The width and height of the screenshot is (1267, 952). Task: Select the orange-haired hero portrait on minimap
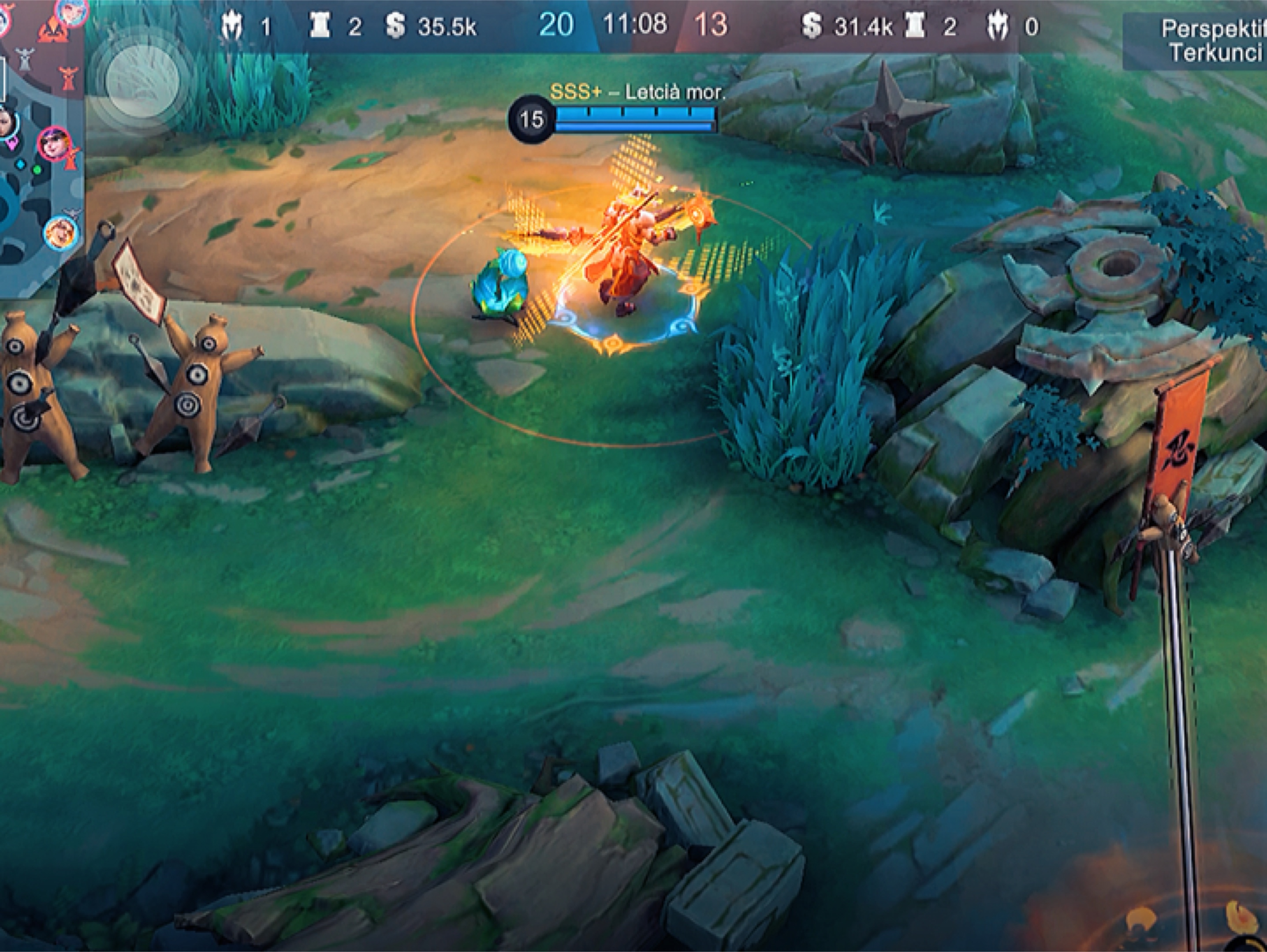tap(61, 232)
